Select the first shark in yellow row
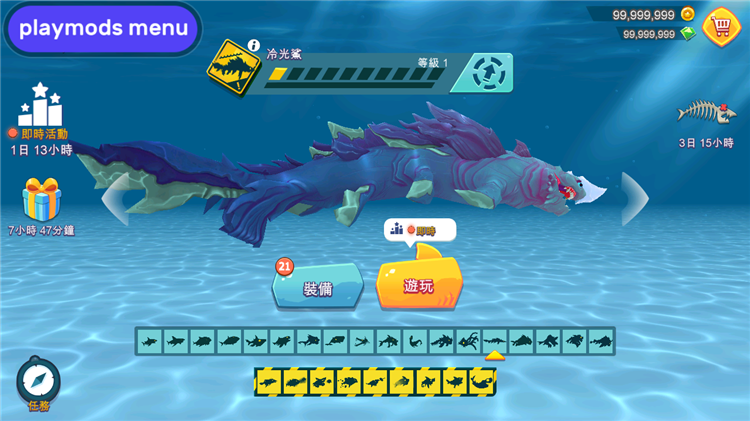The height and width of the screenshot is (421, 750). click(x=267, y=381)
